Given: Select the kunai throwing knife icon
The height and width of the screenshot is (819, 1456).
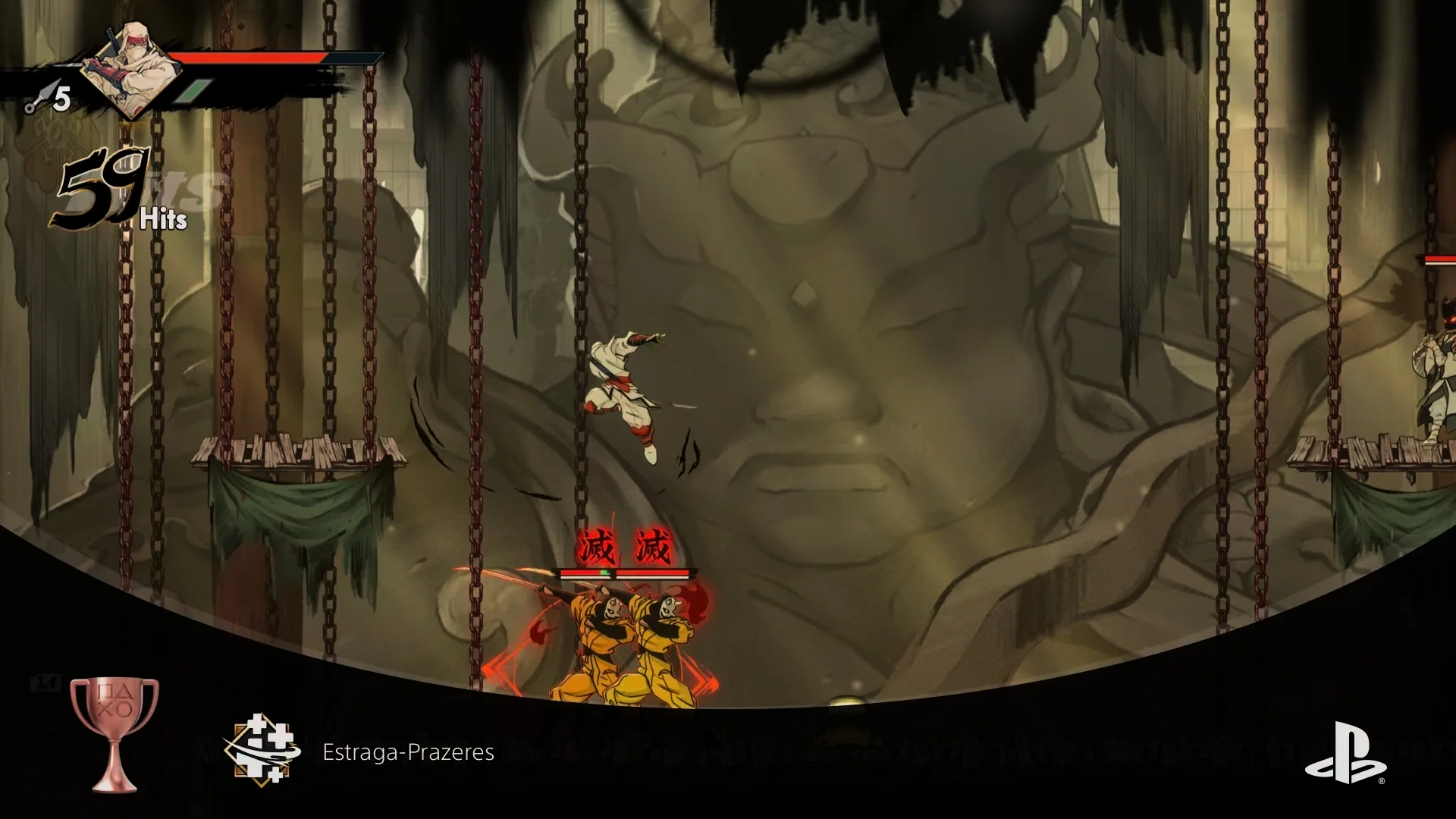Looking at the screenshot, I should (x=36, y=99).
